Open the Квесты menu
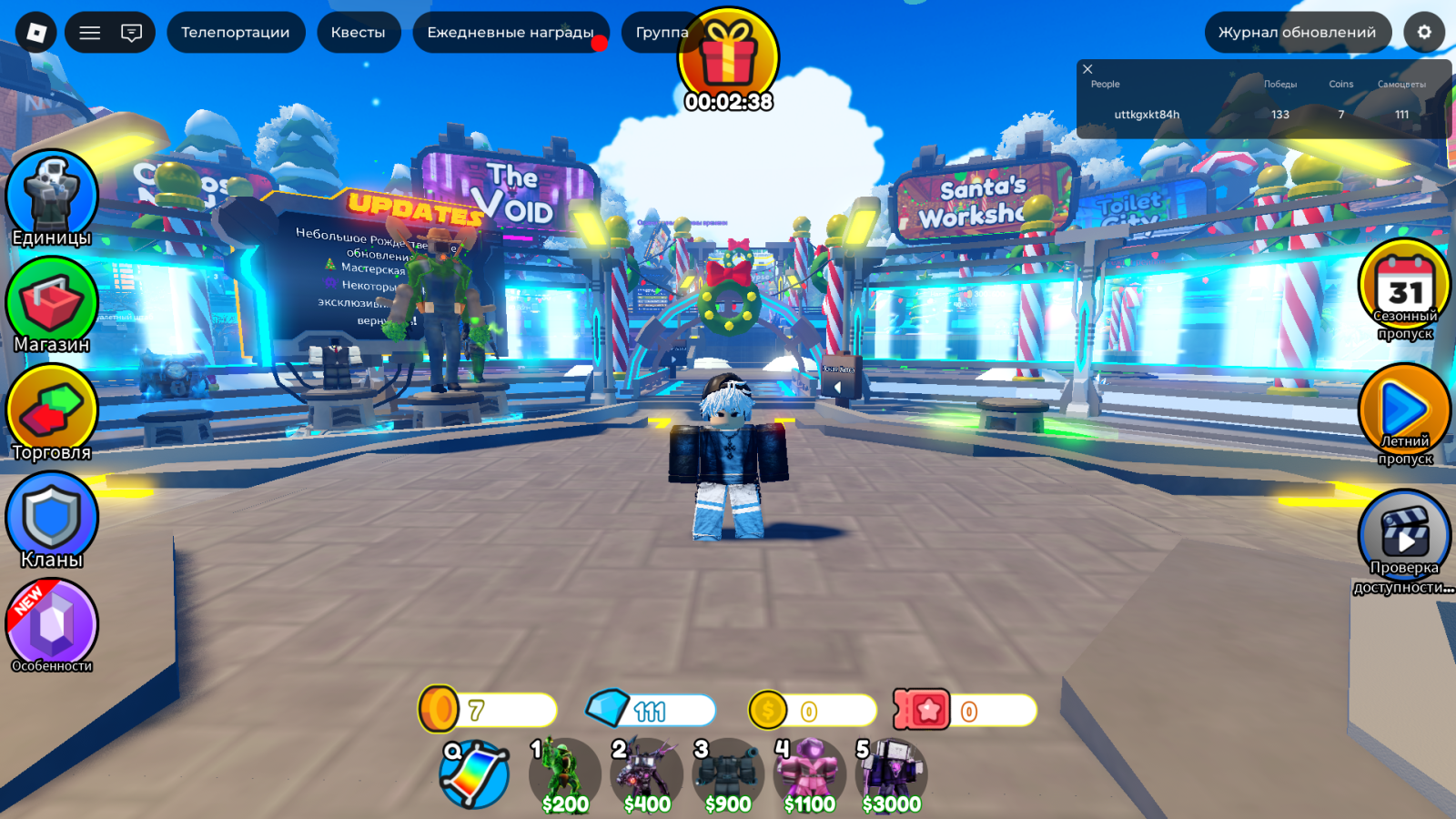Image resolution: width=1456 pixels, height=819 pixels. (358, 32)
